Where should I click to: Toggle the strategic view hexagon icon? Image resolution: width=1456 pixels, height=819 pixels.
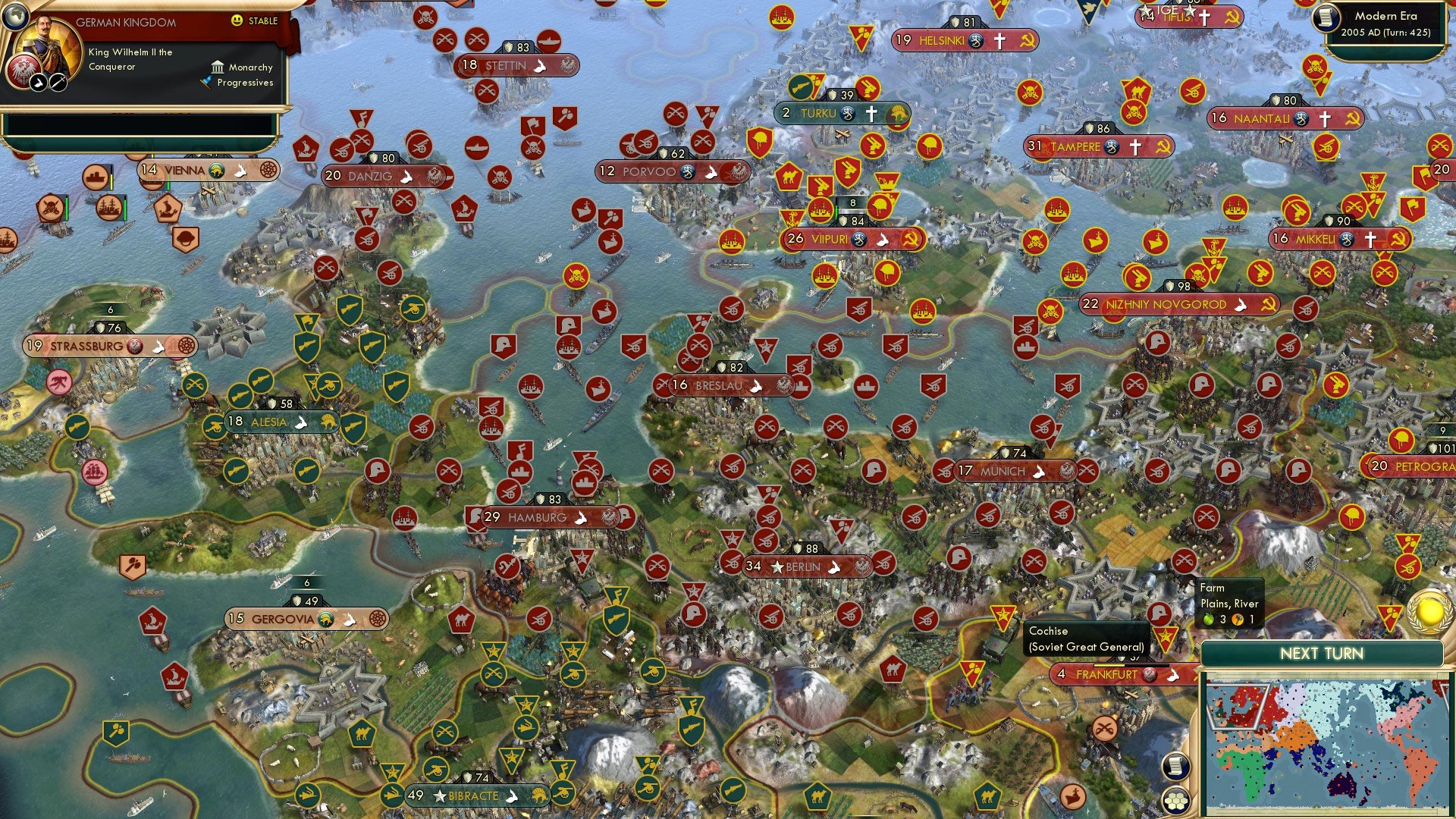click(1175, 802)
